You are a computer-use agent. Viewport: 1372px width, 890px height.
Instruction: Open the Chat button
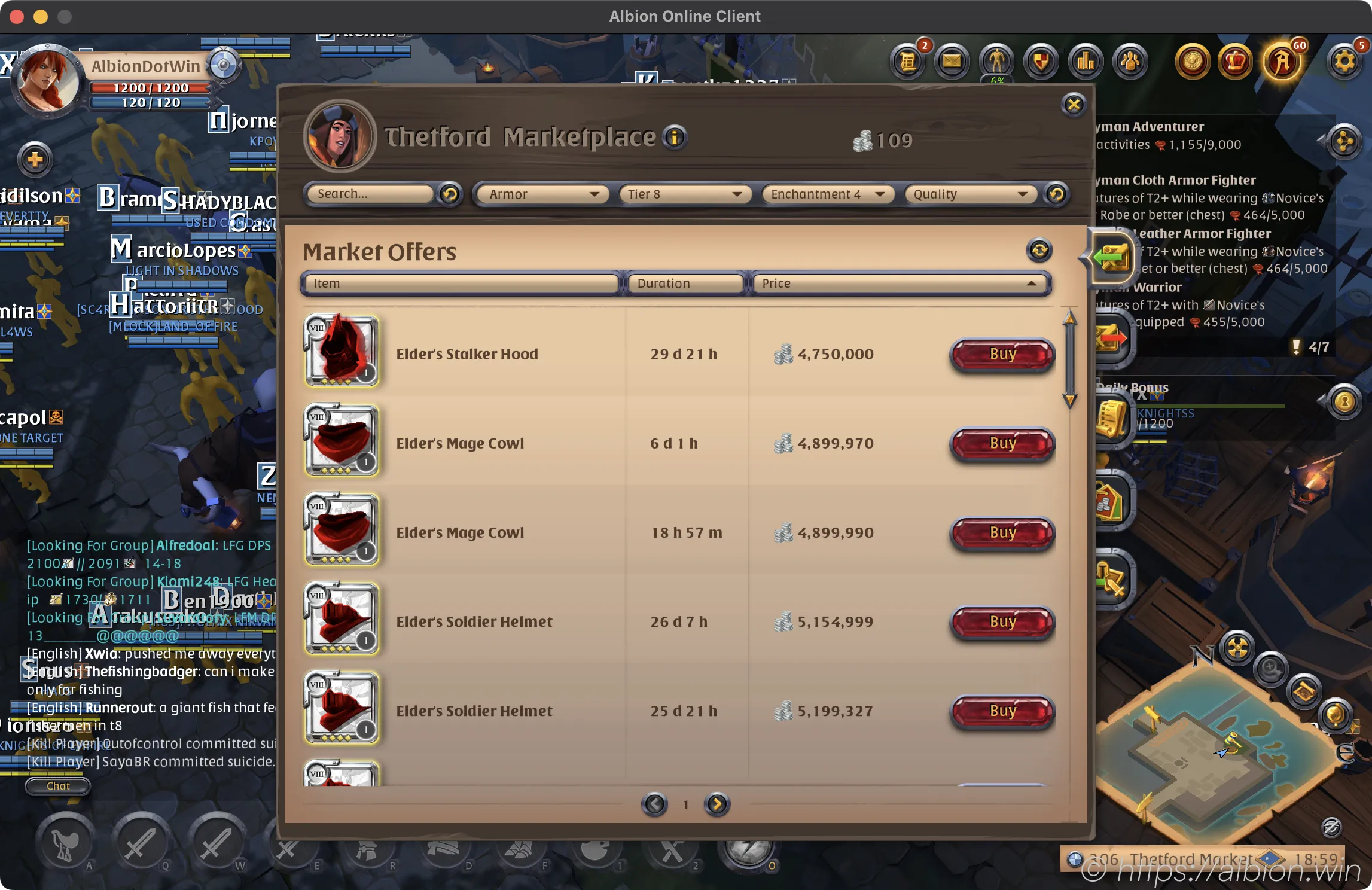58,786
